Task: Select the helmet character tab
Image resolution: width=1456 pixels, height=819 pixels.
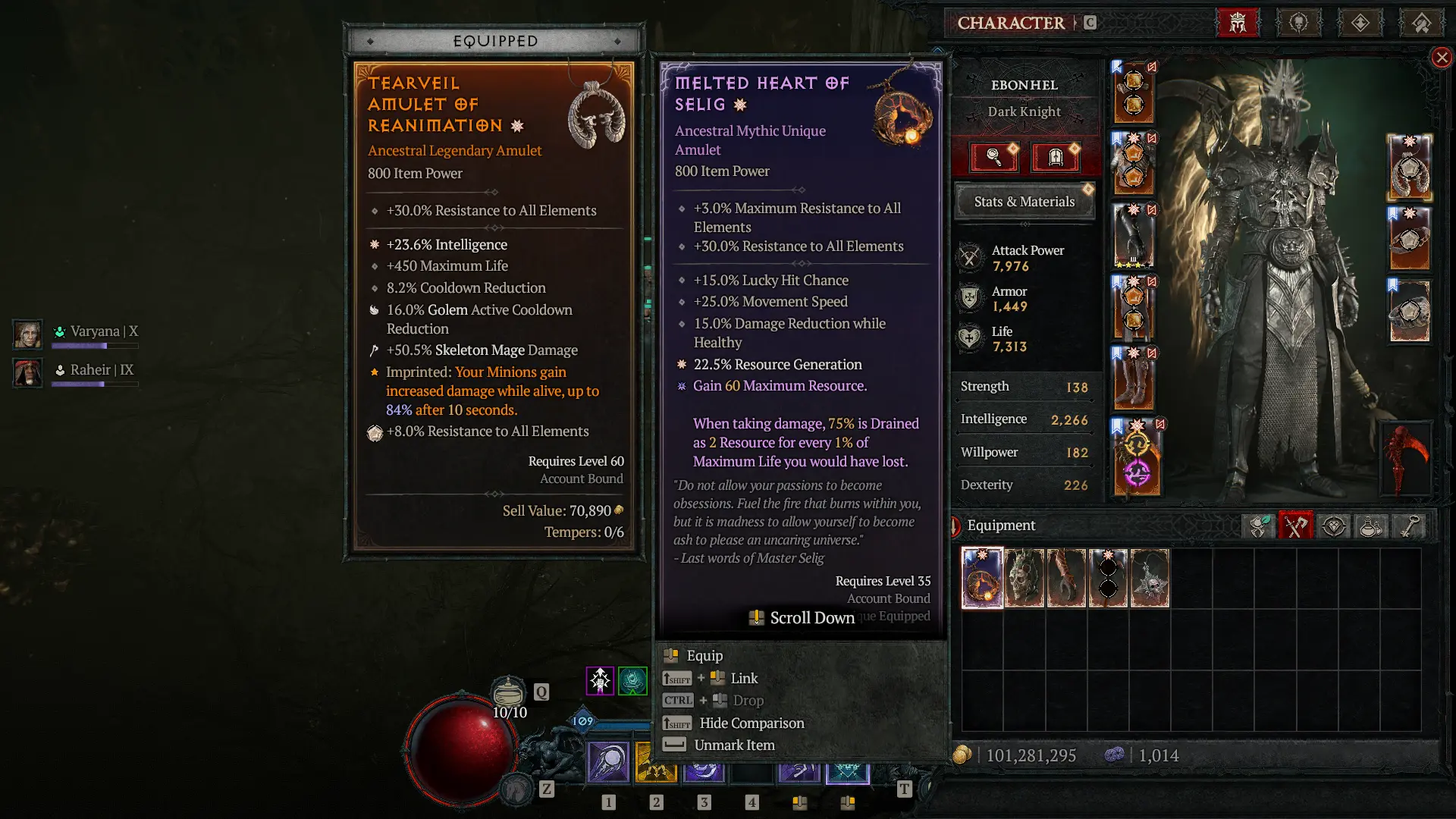Action: point(1238,23)
